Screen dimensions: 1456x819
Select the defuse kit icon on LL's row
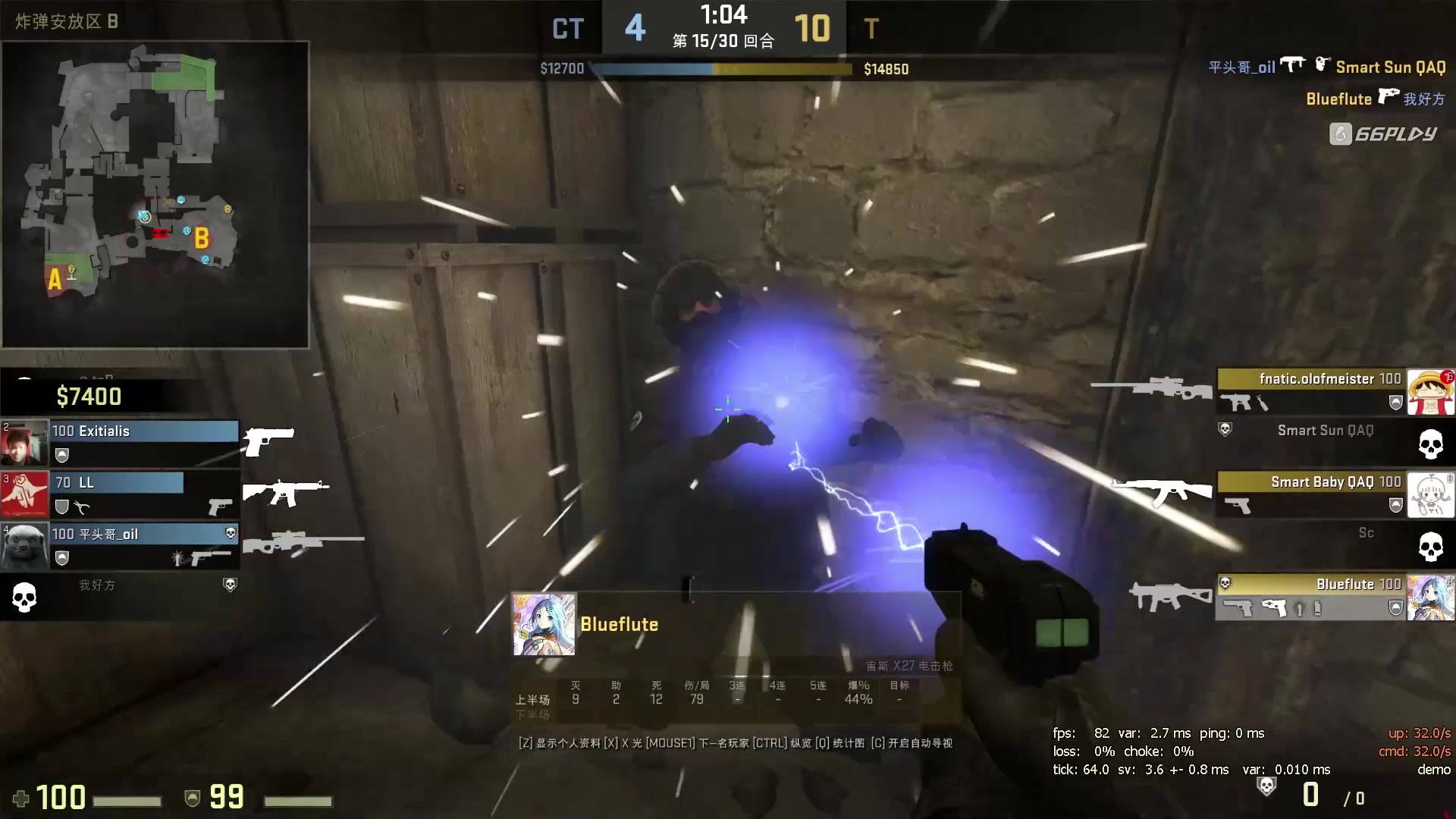click(83, 508)
